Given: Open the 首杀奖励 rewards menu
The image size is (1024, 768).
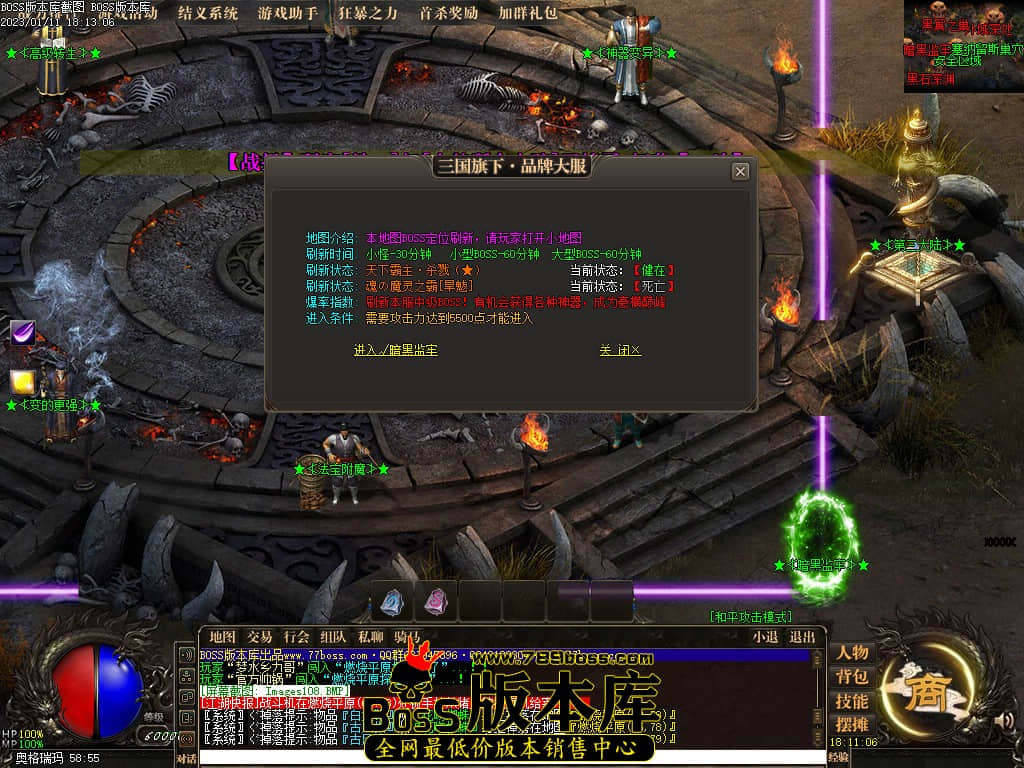Looking at the screenshot, I should (x=448, y=13).
